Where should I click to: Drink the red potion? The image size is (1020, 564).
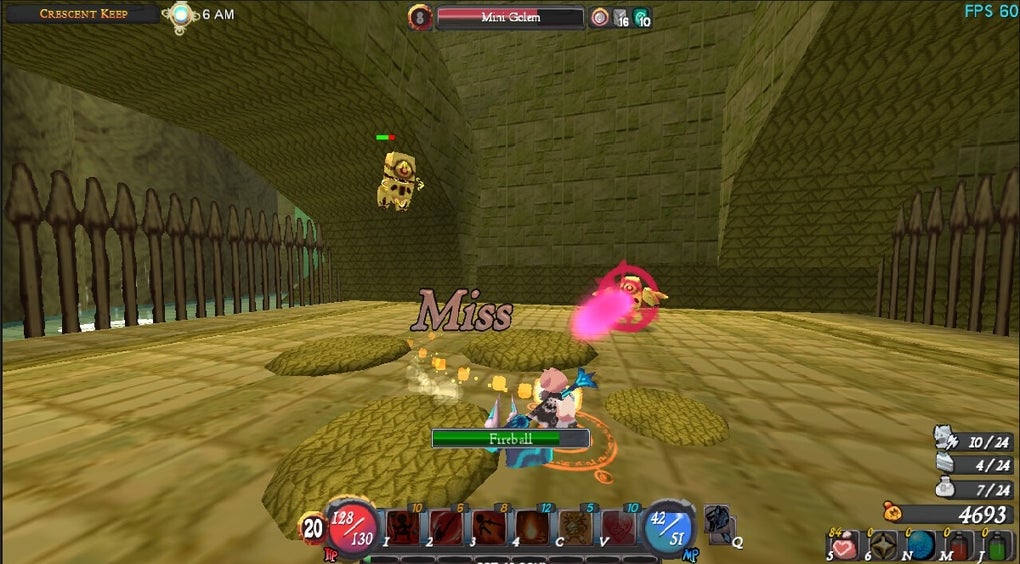960,545
